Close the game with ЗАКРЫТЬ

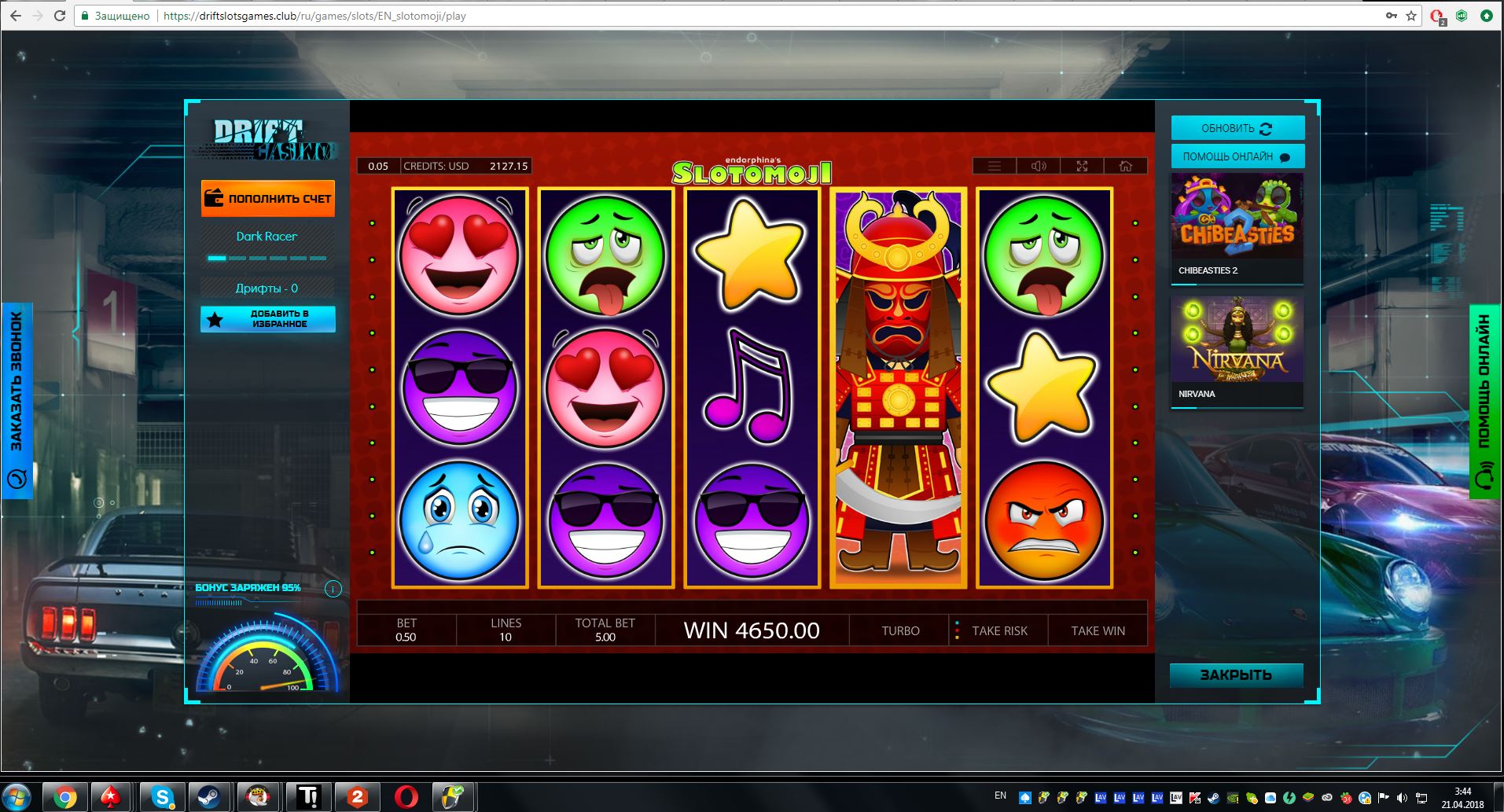point(1236,675)
